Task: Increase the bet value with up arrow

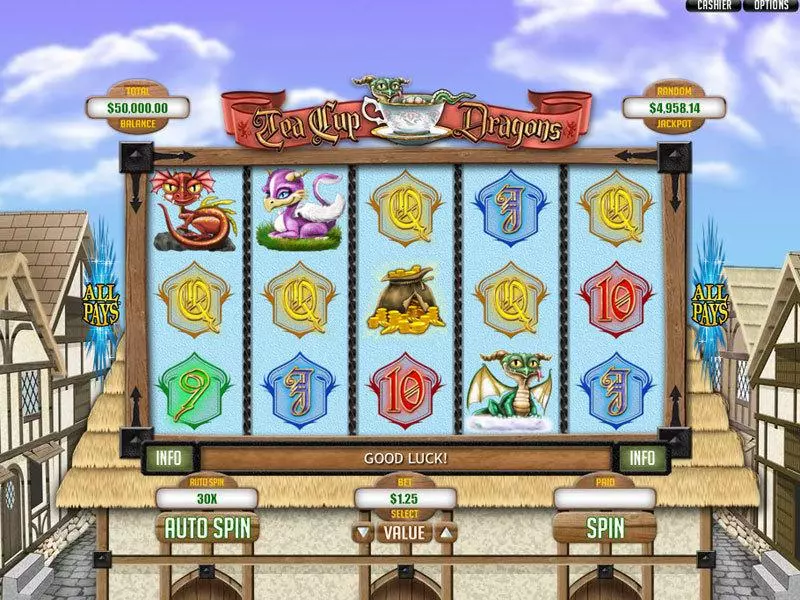Action: [x=446, y=533]
